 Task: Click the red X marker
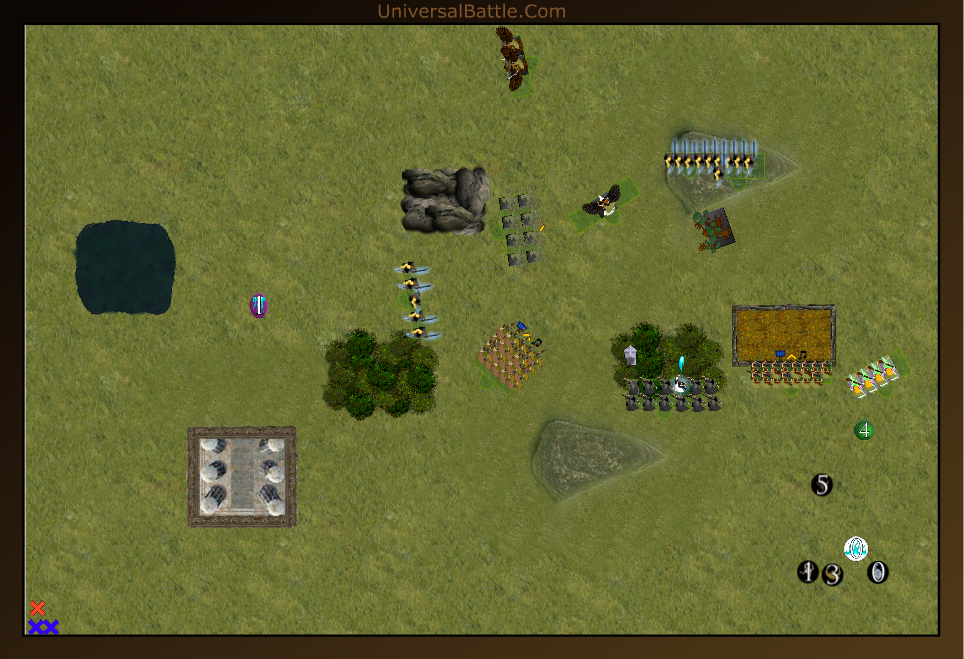(x=38, y=608)
